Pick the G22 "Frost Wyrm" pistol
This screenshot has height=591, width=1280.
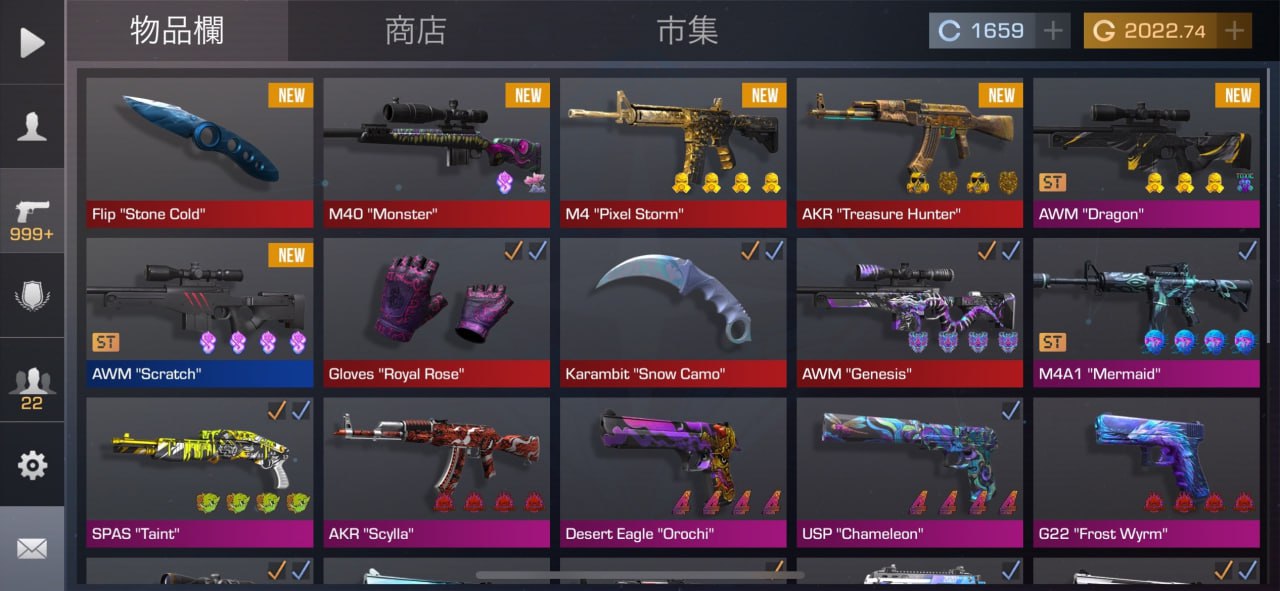[x=1146, y=472]
